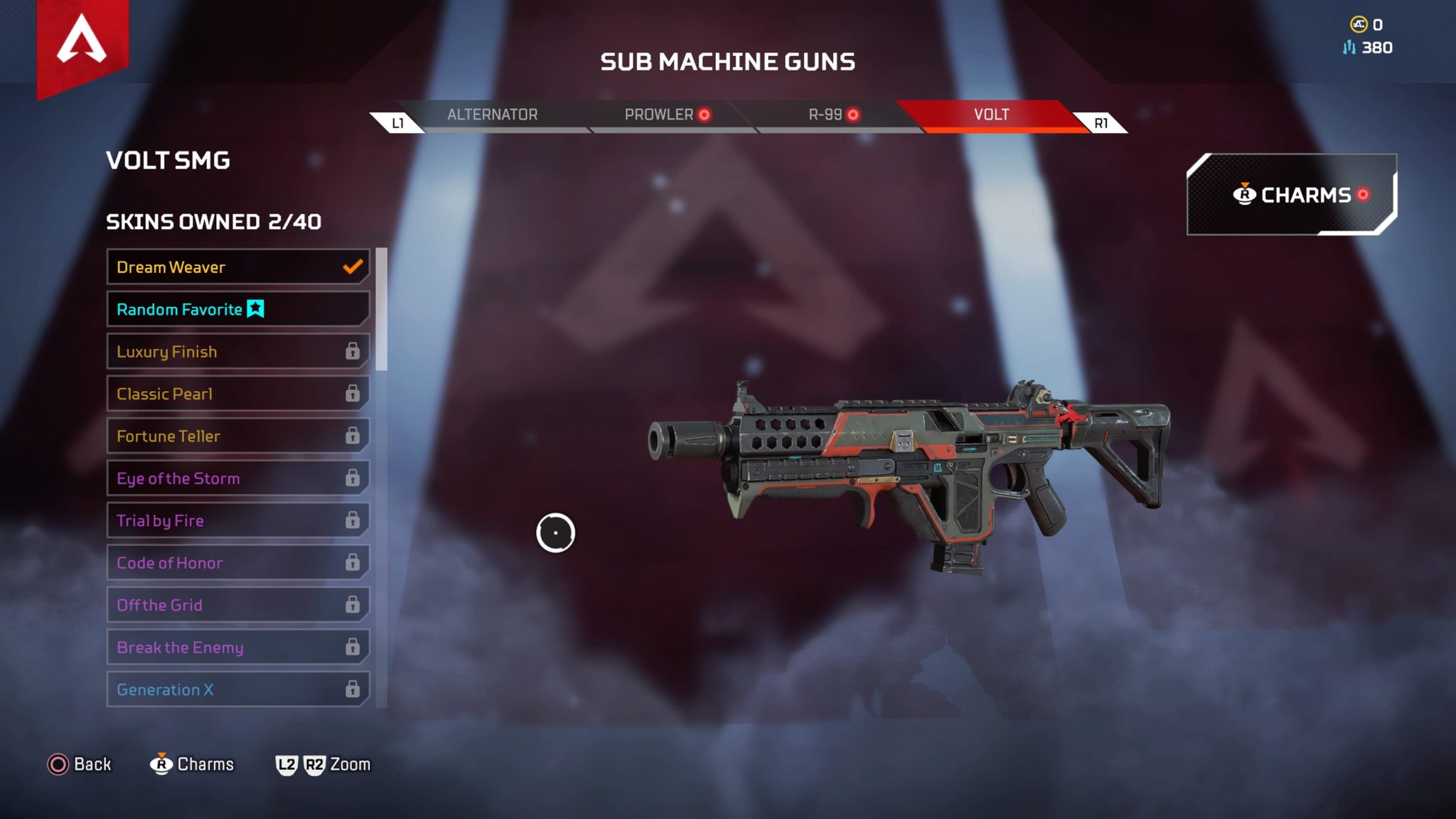1456x819 pixels.
Task: Choose the Off the Grid skin
Action: click(x=237, y=605)
